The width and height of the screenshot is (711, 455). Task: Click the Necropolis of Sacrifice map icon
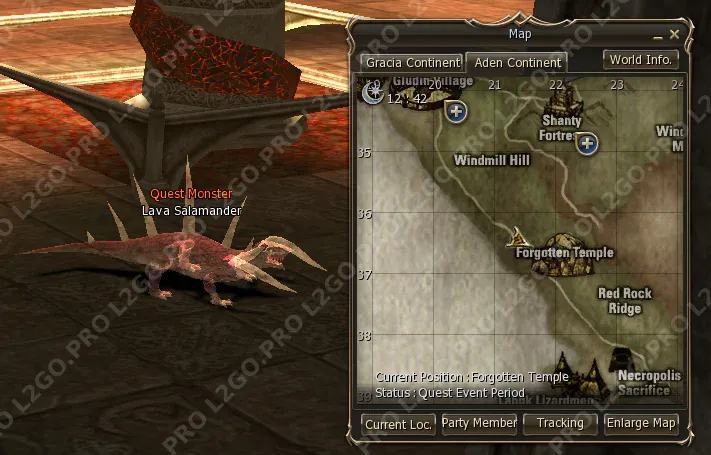point(622,360)
